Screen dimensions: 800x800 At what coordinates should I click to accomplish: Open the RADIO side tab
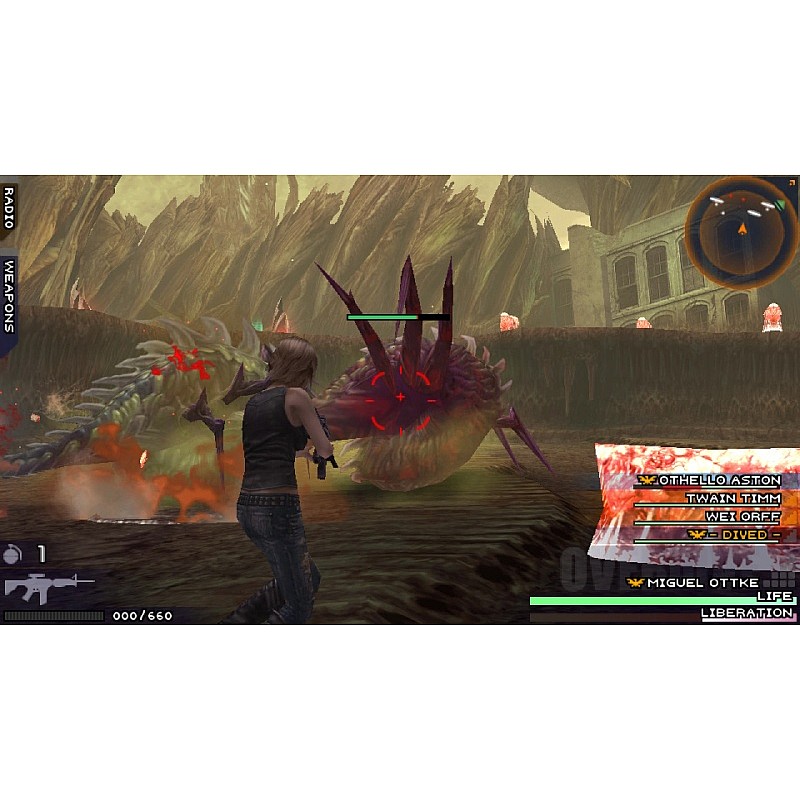point(9,207)
